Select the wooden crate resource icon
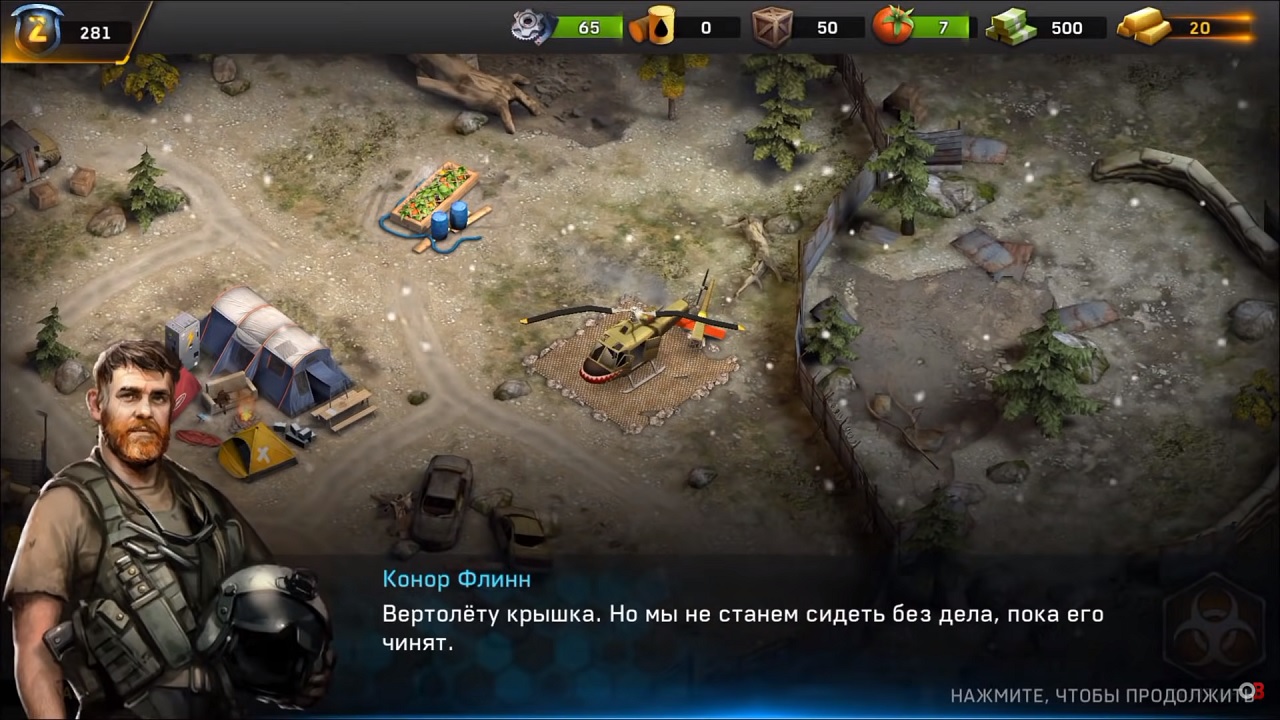1280x720 pixels. (772, 27)
